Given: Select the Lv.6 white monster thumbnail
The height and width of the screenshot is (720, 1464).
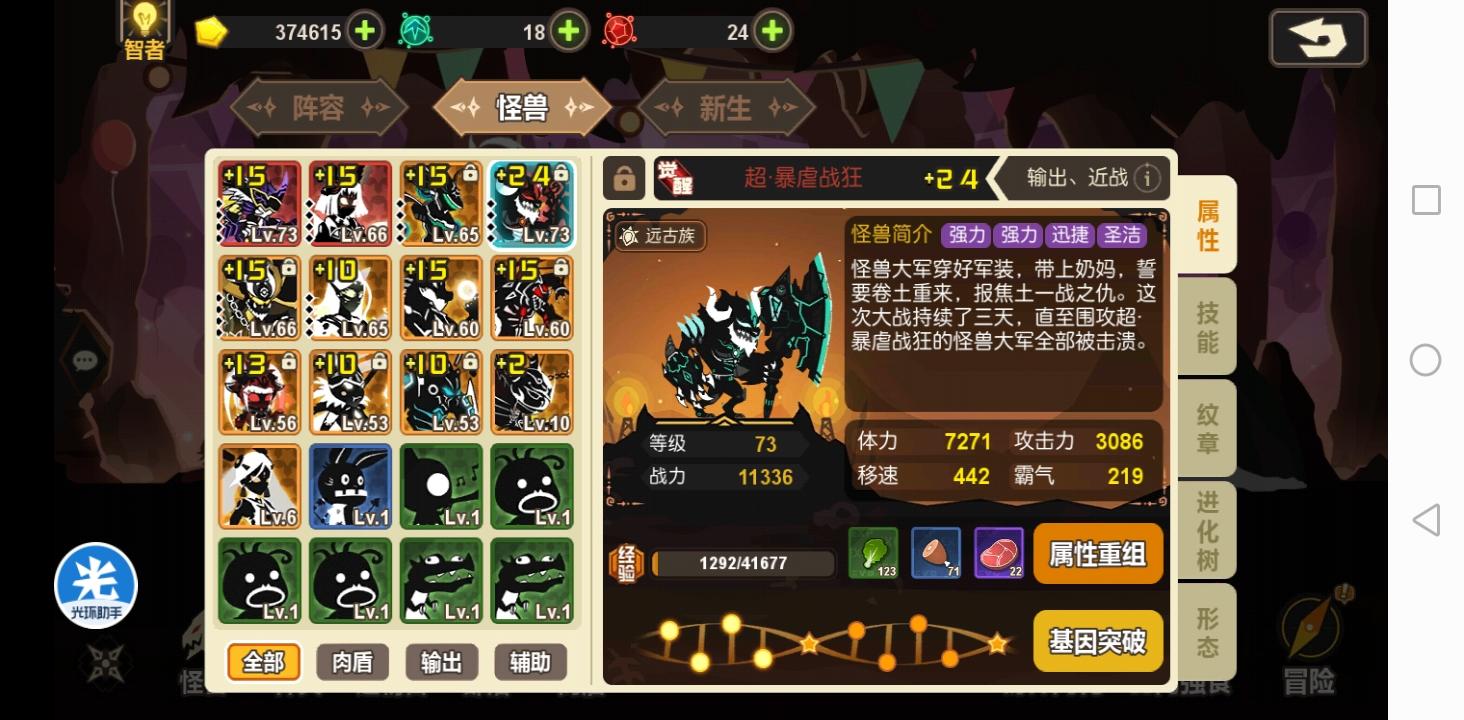Looking at the screenshot, I should coord(259,486).
